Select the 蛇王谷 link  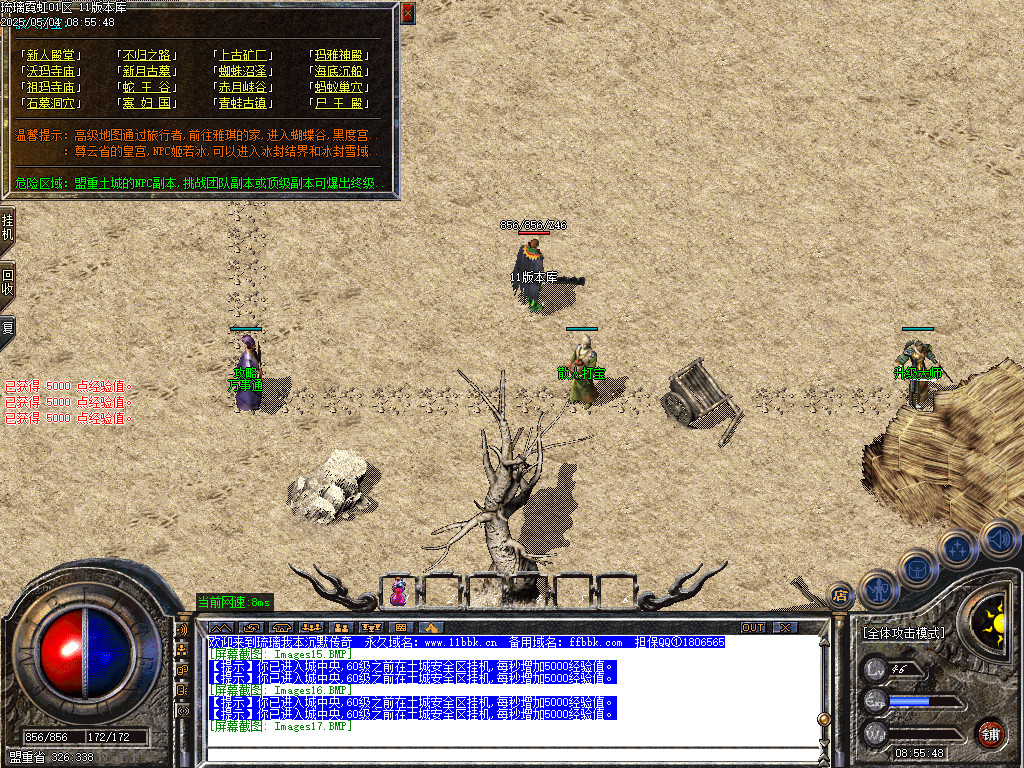pos(147,88)
